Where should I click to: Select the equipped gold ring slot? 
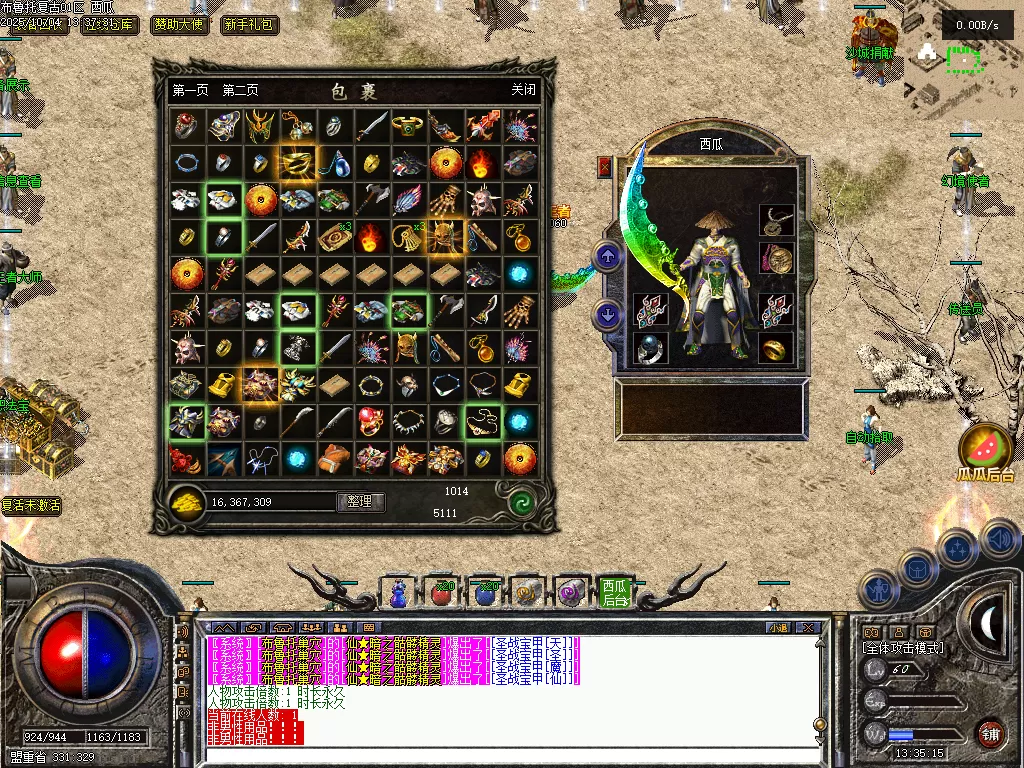click(x=775, y=348)
